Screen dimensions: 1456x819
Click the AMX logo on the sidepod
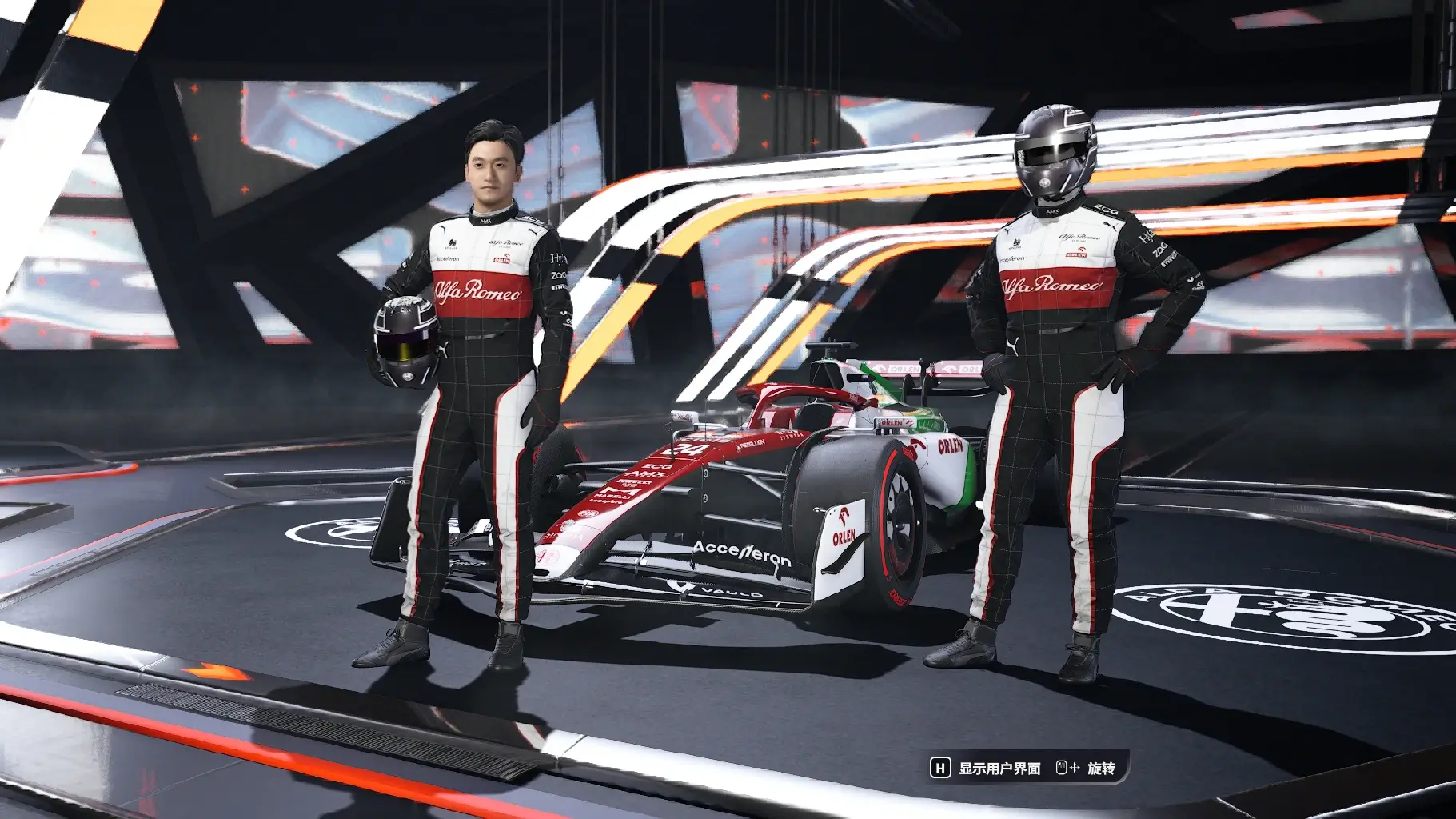(644, 473)
